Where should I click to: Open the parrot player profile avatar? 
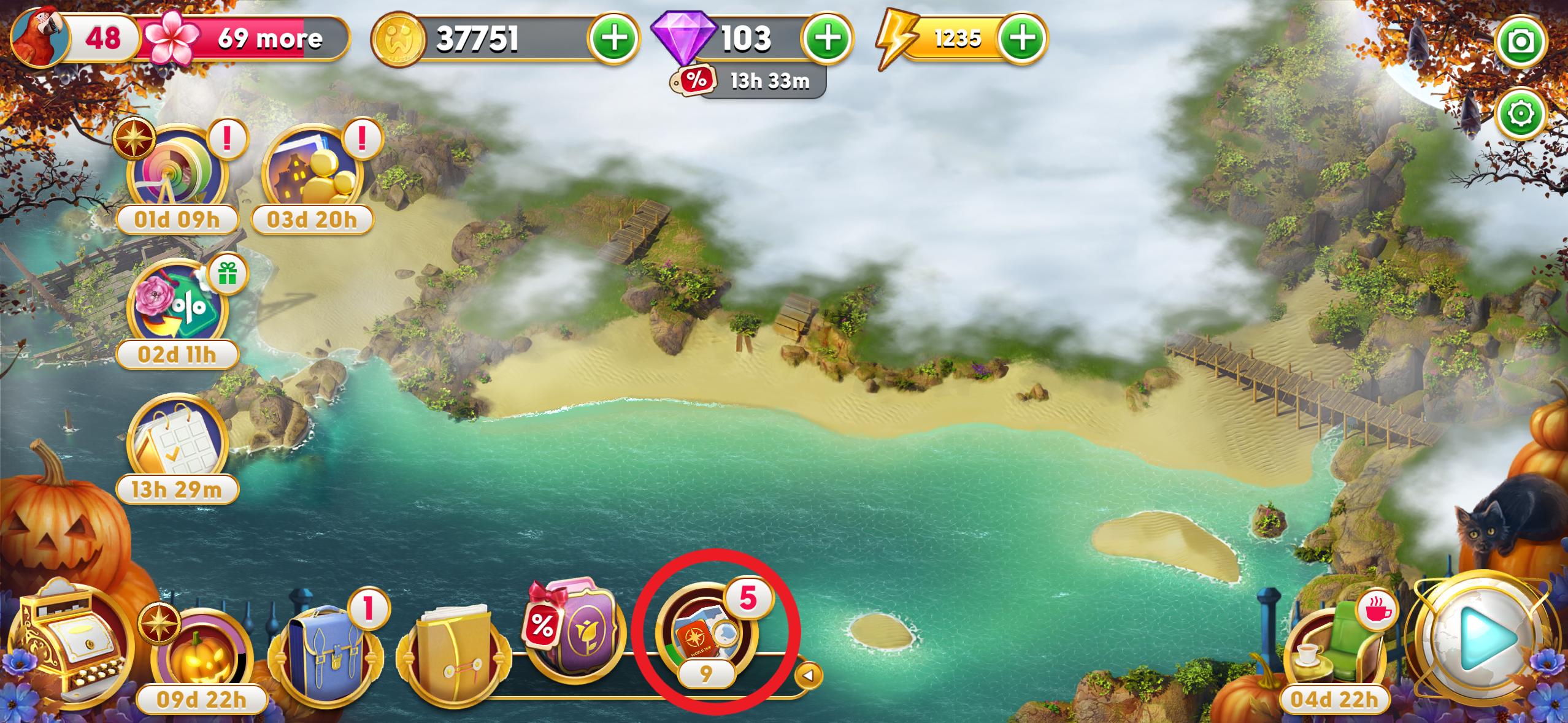(x=40, y=38)
